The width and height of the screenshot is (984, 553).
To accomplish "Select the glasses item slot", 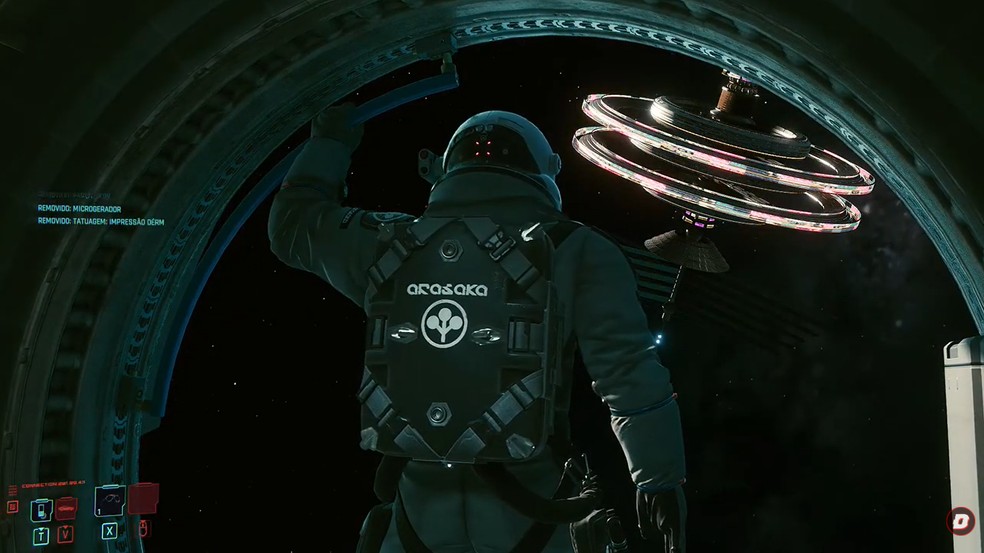I will (x=110, y=500).
